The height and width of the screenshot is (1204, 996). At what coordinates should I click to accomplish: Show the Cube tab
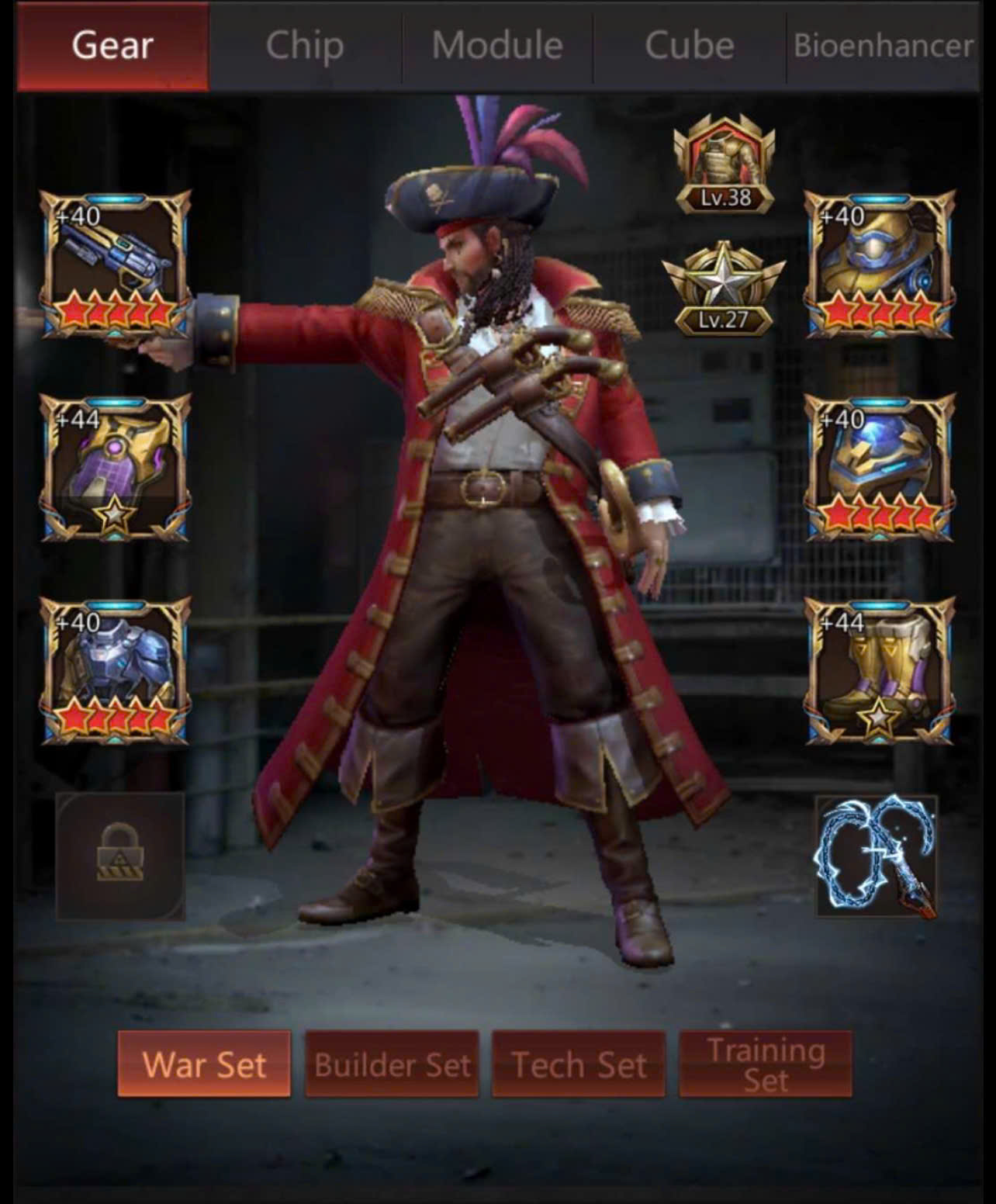click(690, 46)
